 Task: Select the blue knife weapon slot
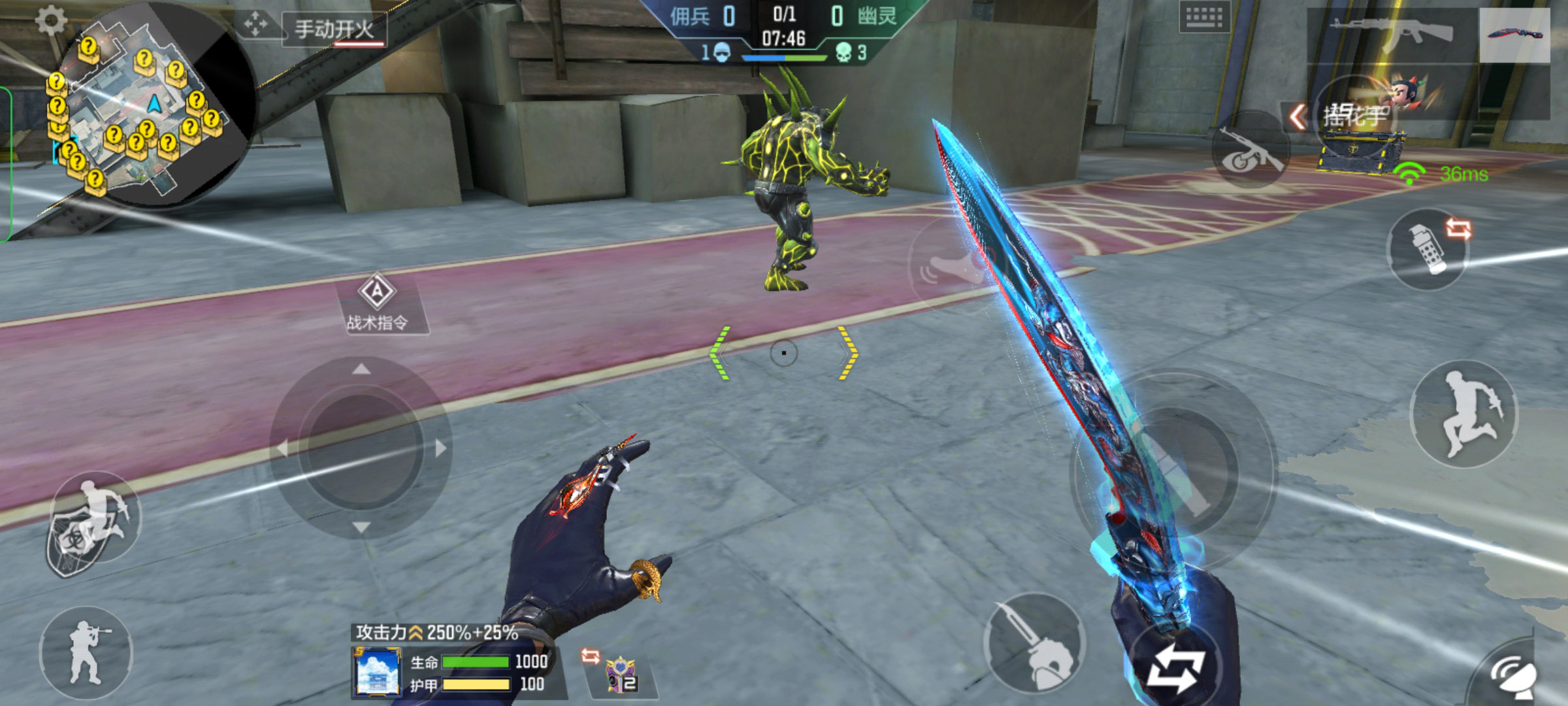click(1514, 34)
